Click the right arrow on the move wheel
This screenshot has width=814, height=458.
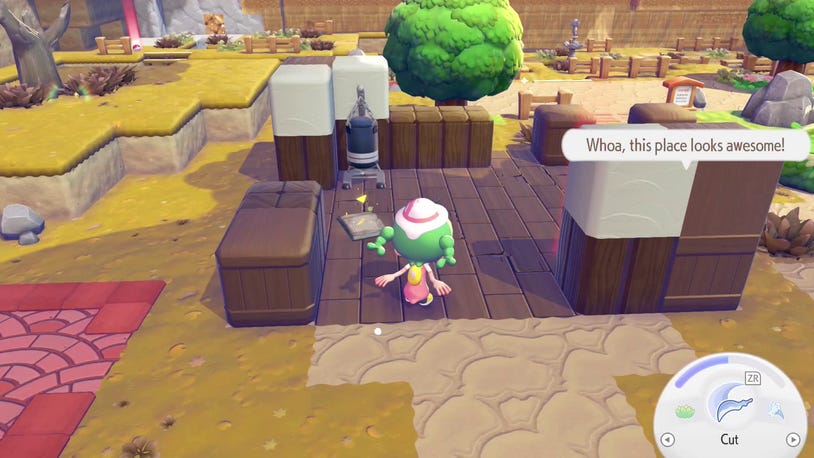pos(792,439)
